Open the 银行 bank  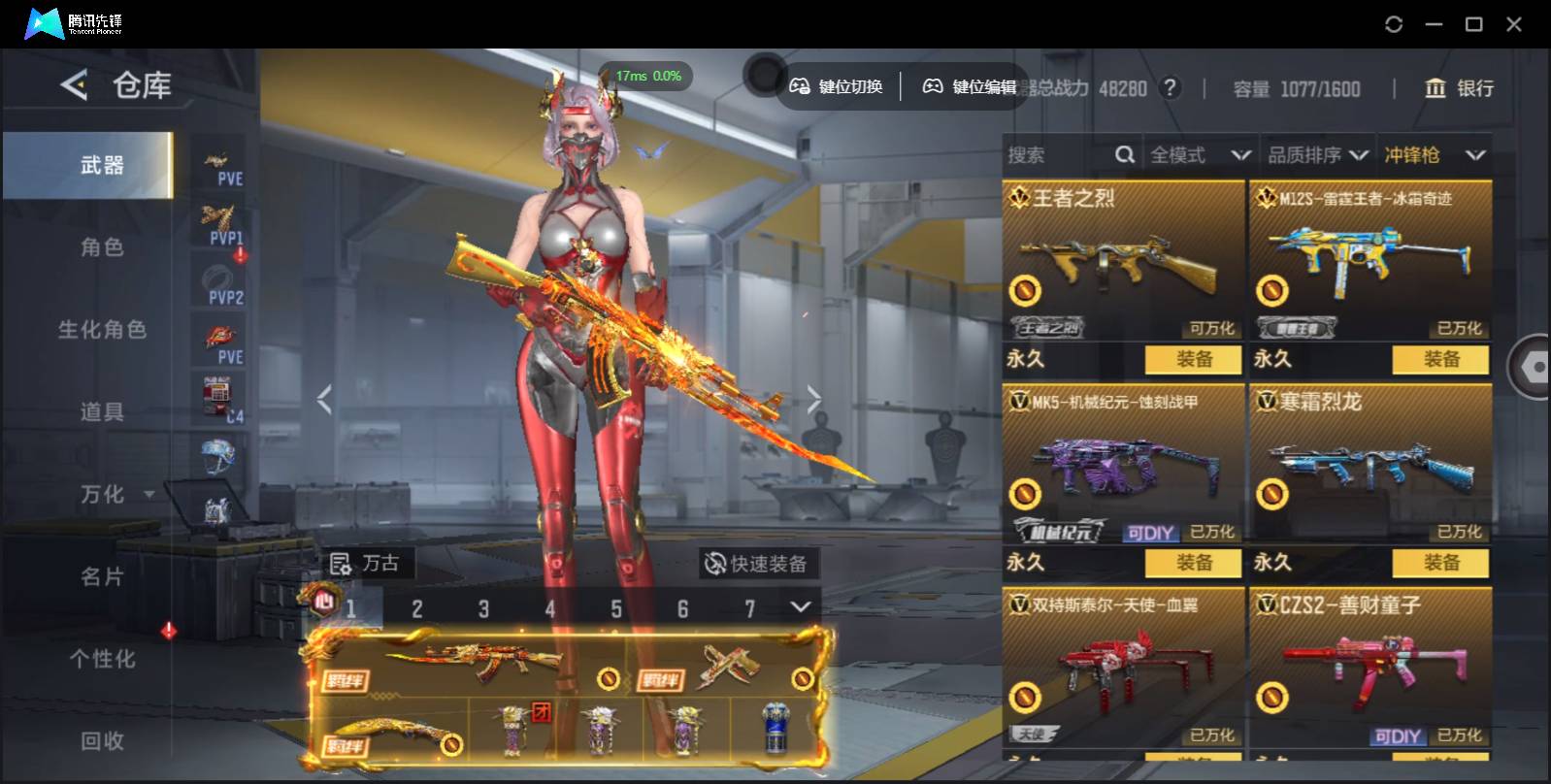(x=1459, y=89)
